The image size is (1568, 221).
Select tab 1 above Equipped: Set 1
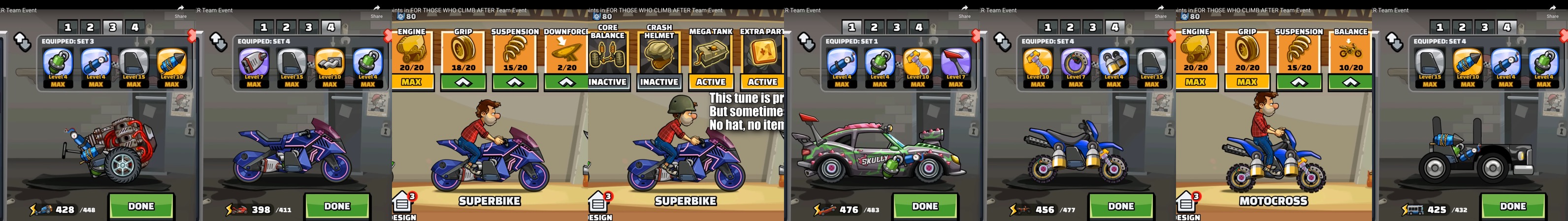[851, 27]
